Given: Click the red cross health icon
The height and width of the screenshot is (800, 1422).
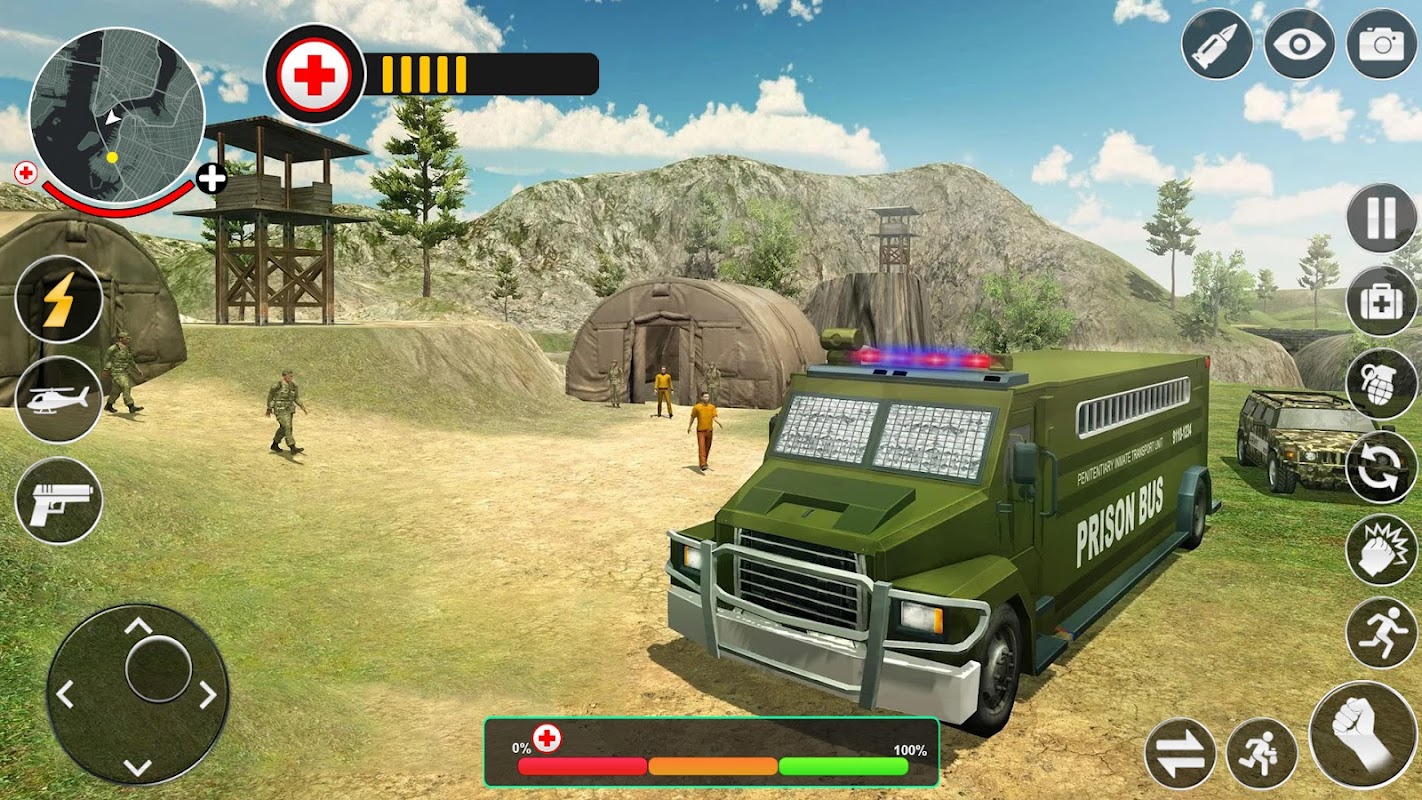Looking at the screenshot, I should [x=314, y=75].
